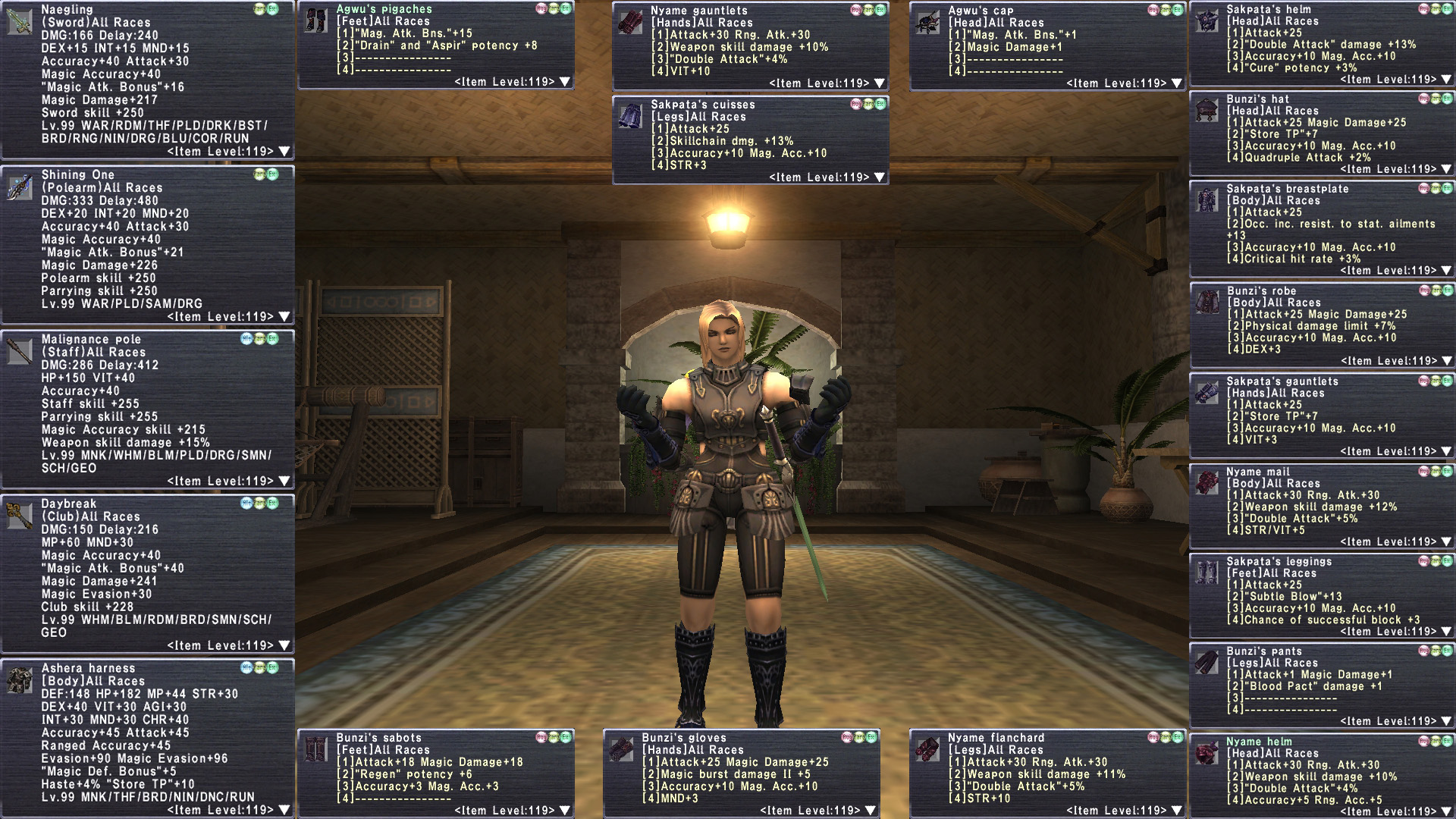The width and height of the screenshot is (1456, 819).
Task: Pick the Sakpata's helm icon
Action: (1207, 21)
